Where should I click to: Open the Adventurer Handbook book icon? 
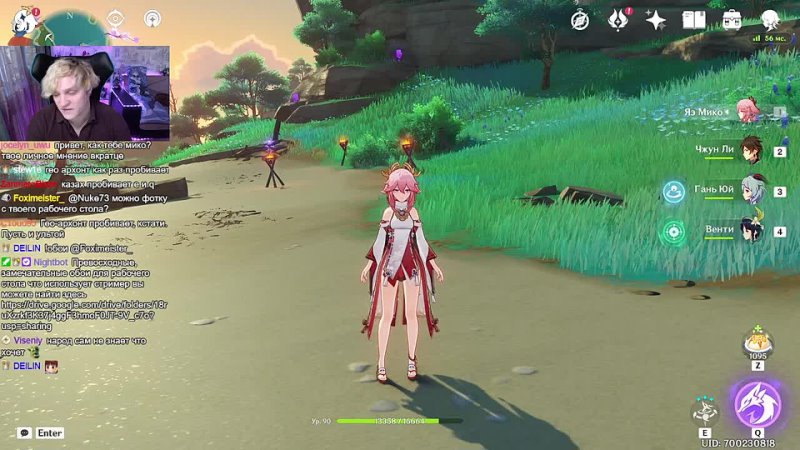point(694,19)
